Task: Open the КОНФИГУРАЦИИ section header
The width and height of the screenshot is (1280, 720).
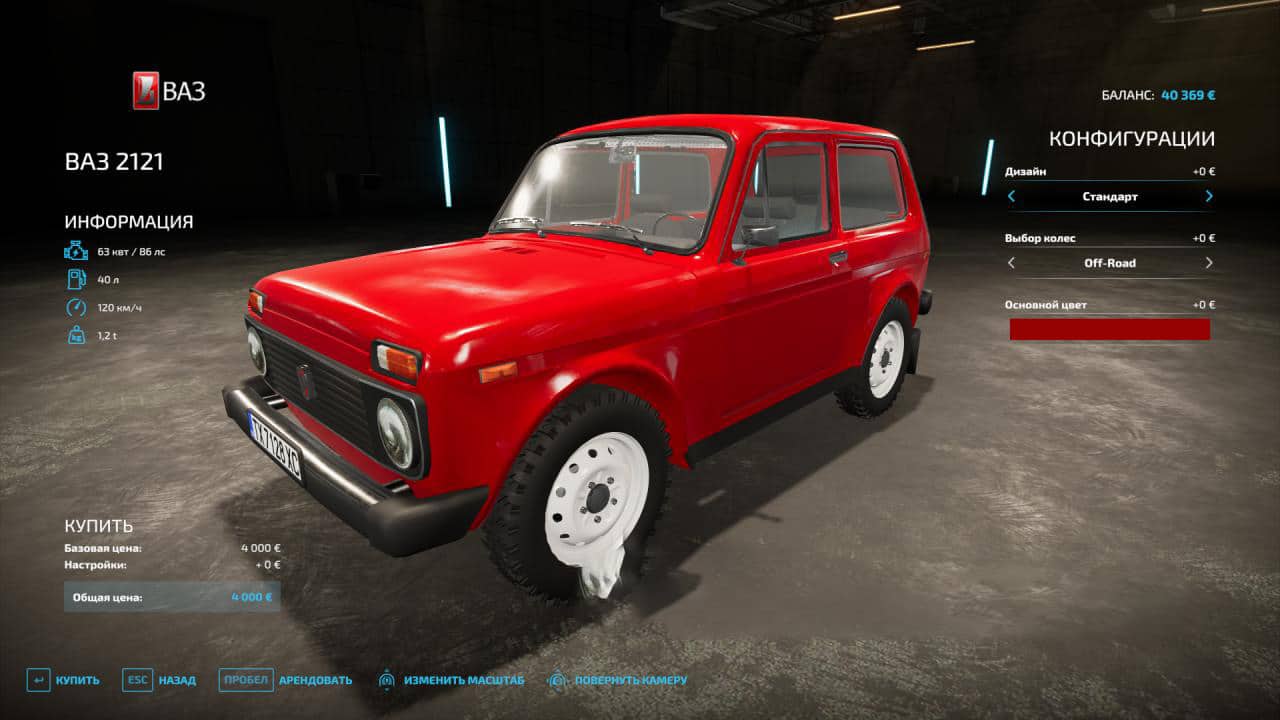Action: [x=1131, y=140]
